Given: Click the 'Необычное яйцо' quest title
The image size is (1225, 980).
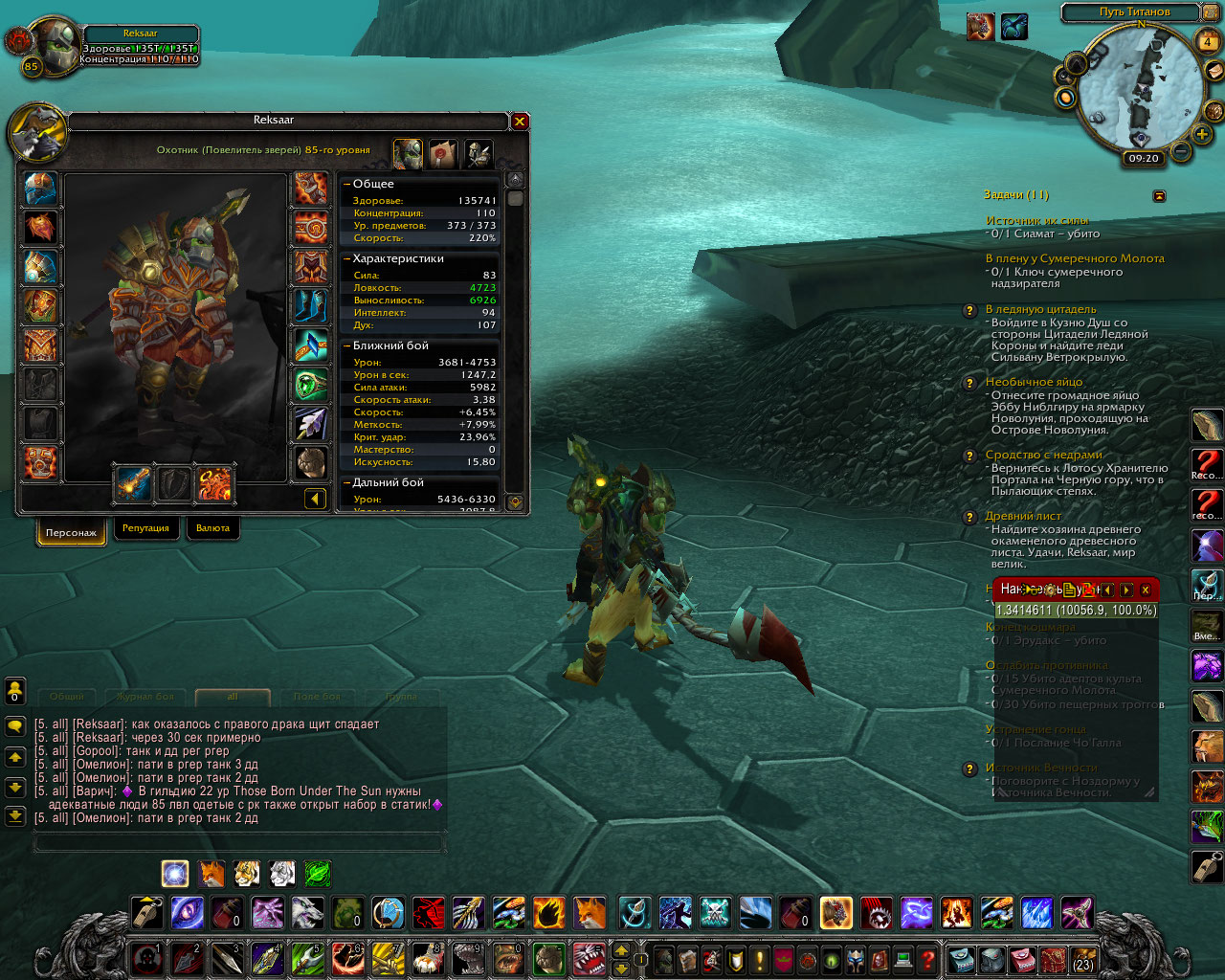Looking at the screenshot, I should click(x=1034, y=382).
